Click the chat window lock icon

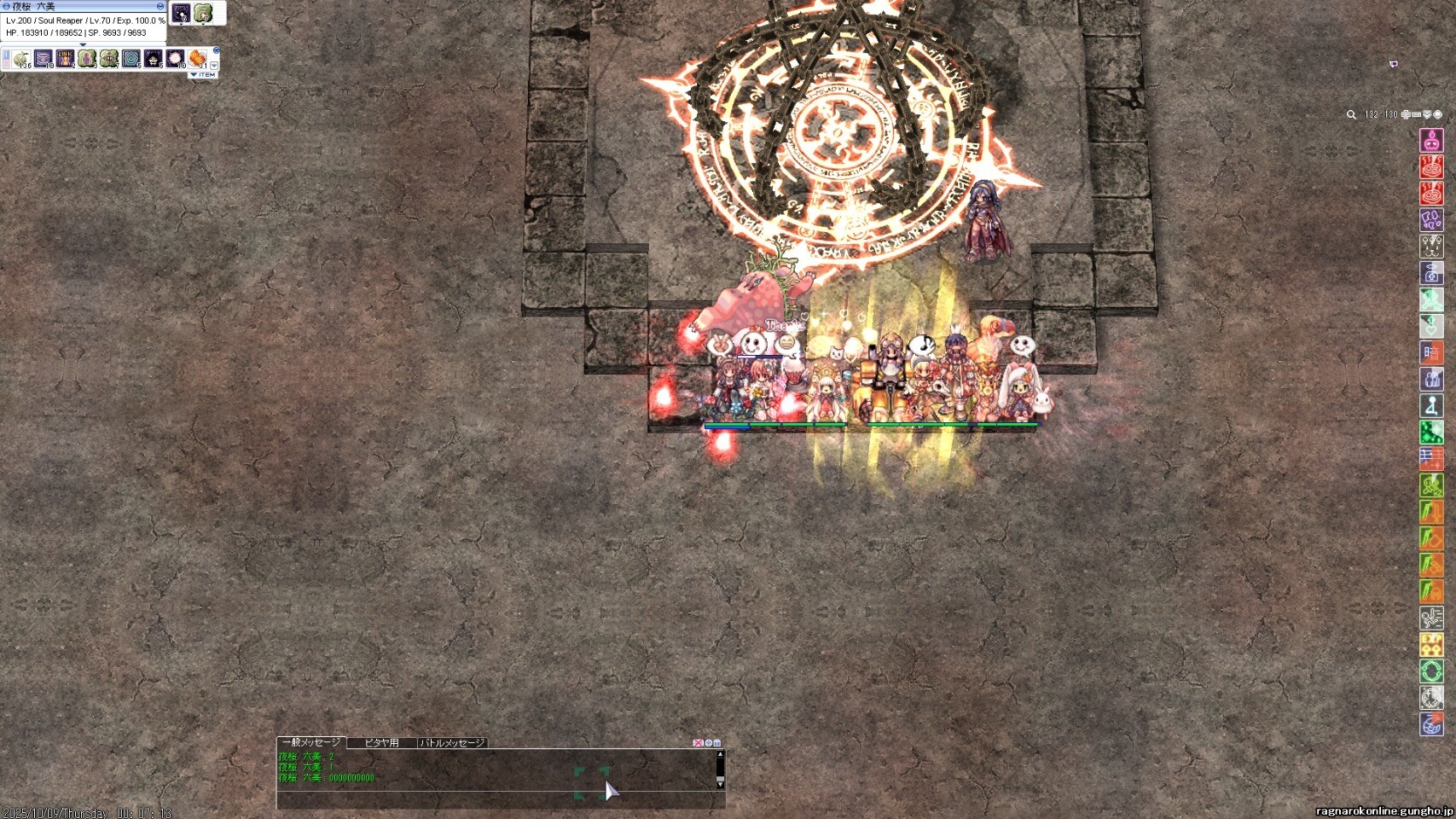717,743
